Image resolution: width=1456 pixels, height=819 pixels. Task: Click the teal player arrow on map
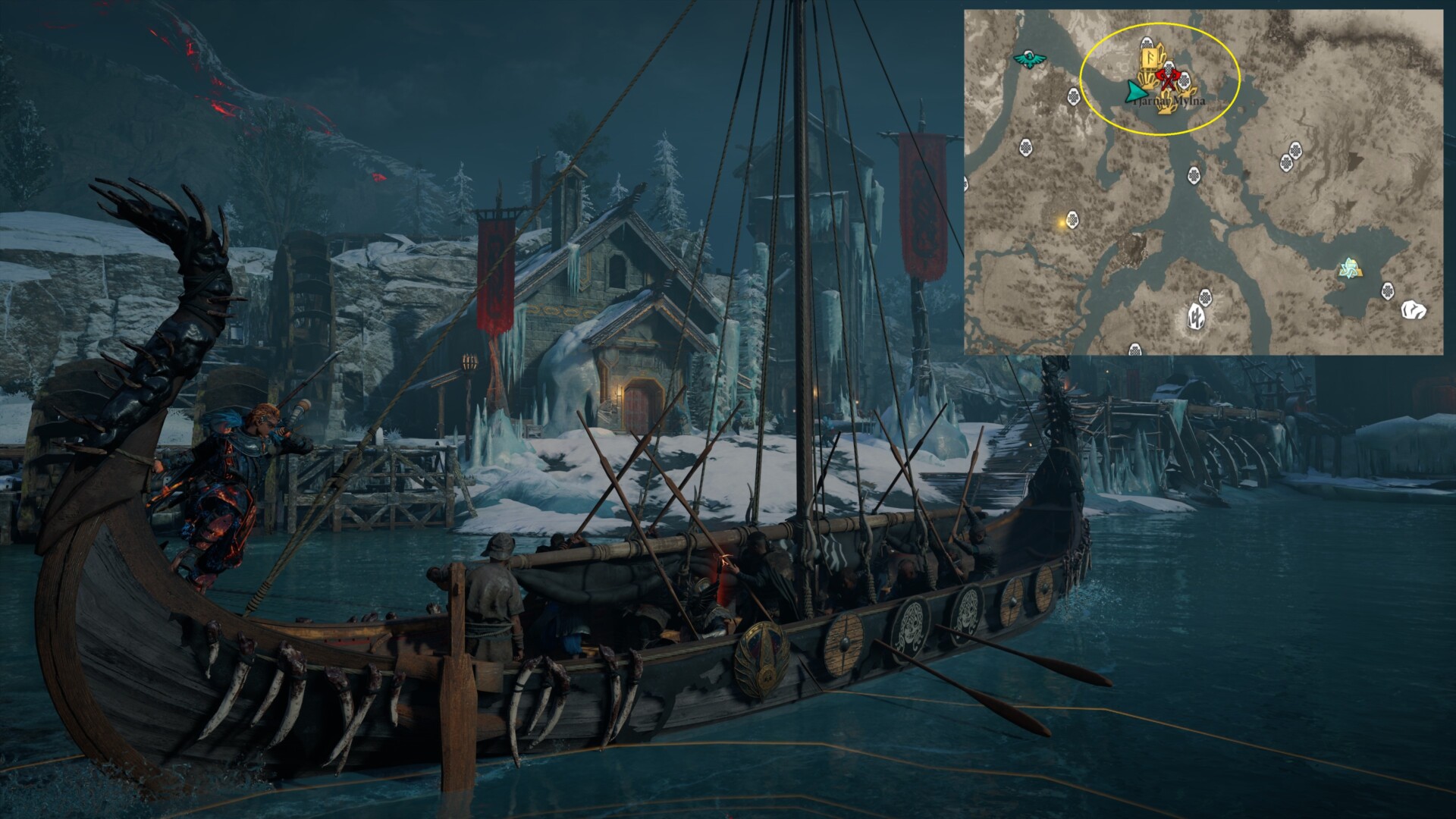click(x=1135, y=93)
